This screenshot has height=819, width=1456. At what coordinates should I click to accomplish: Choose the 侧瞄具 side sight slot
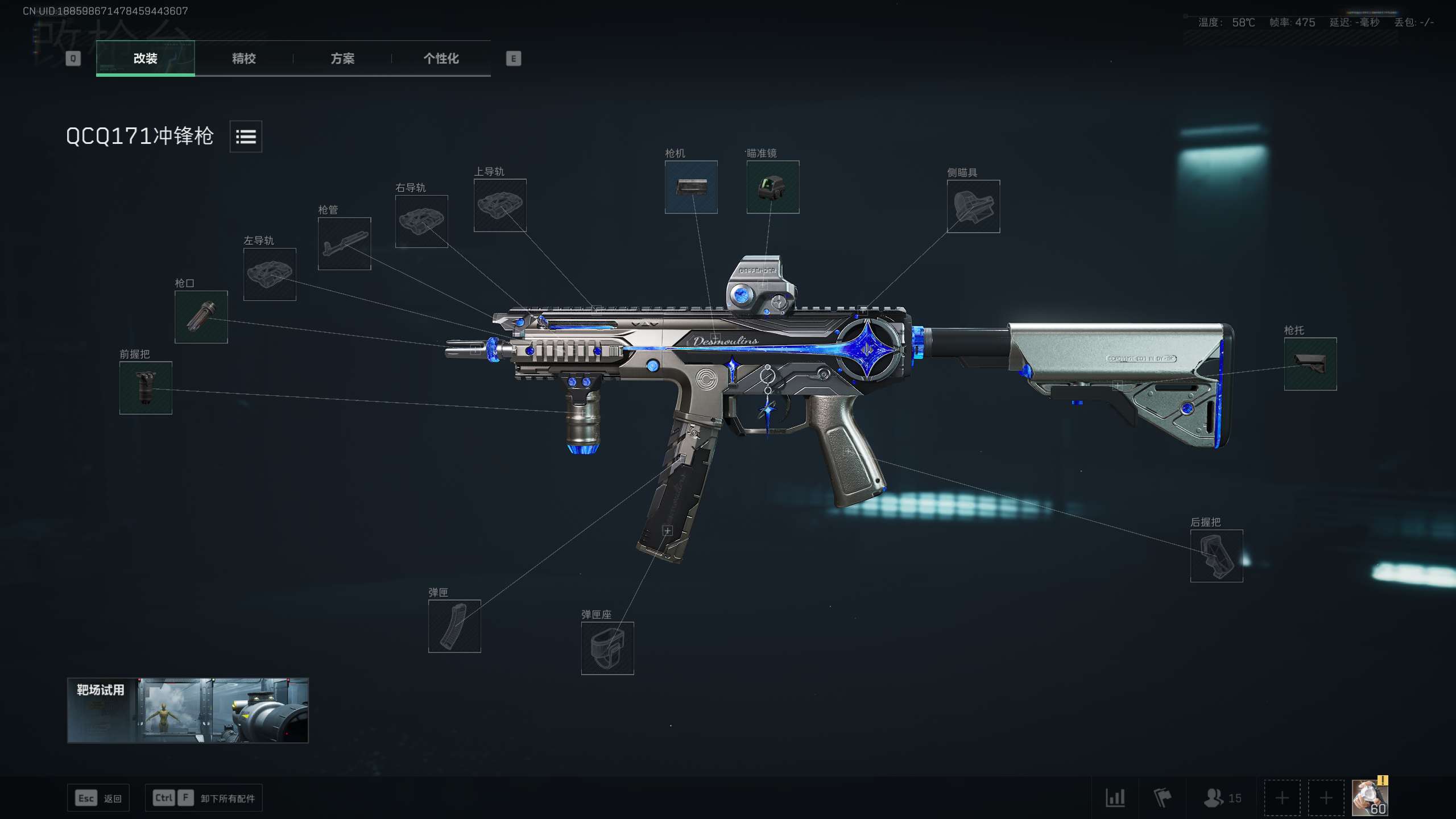click(x=973, y=206)
